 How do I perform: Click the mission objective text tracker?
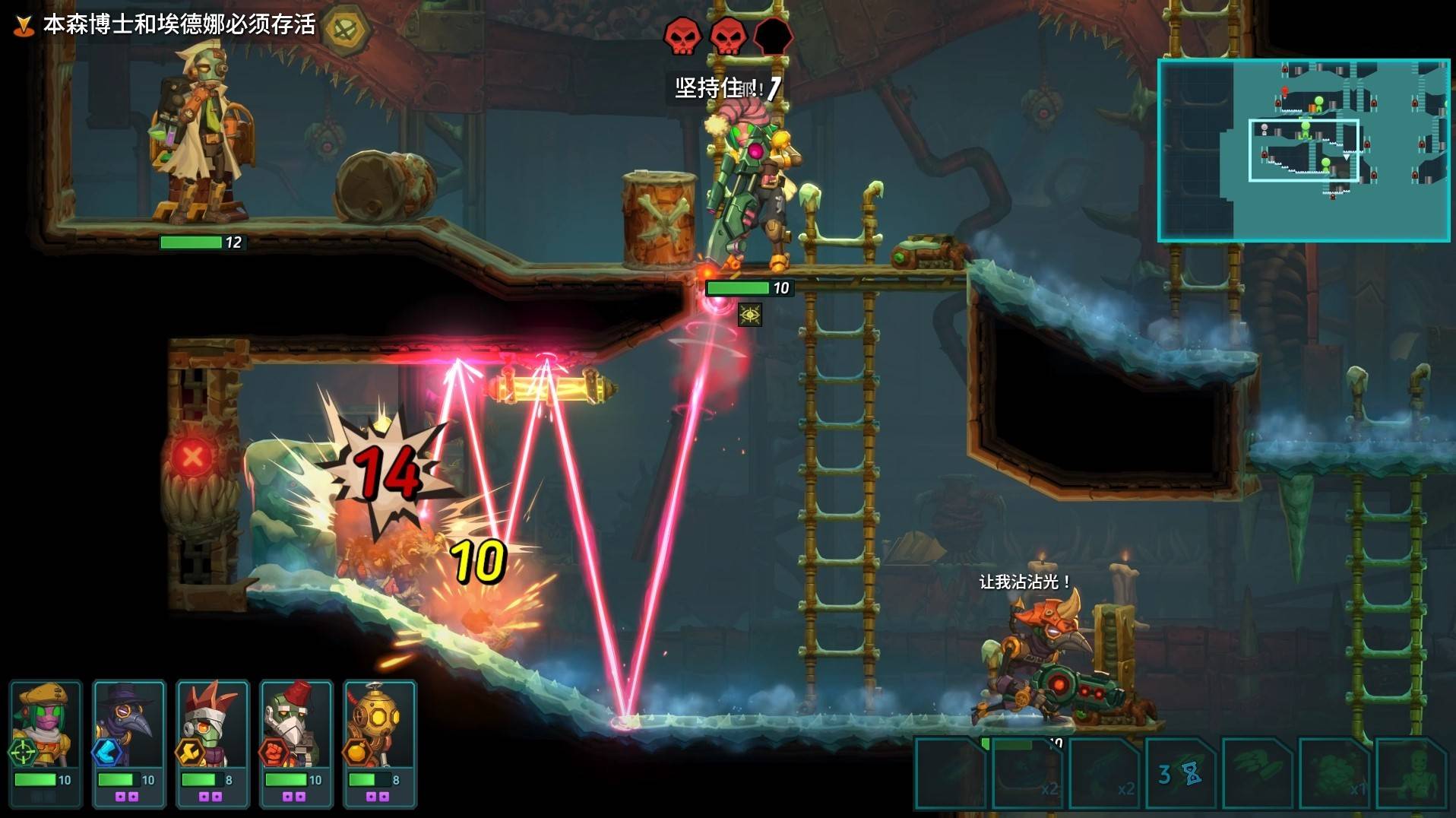179,24
